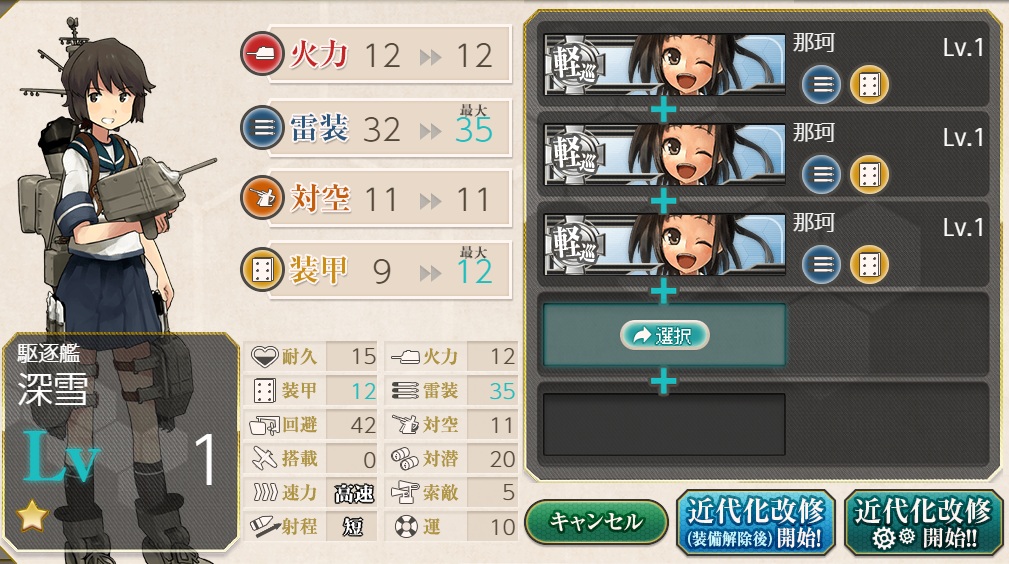Start modernization after unequipping (装備解除後)

point(755,522)
